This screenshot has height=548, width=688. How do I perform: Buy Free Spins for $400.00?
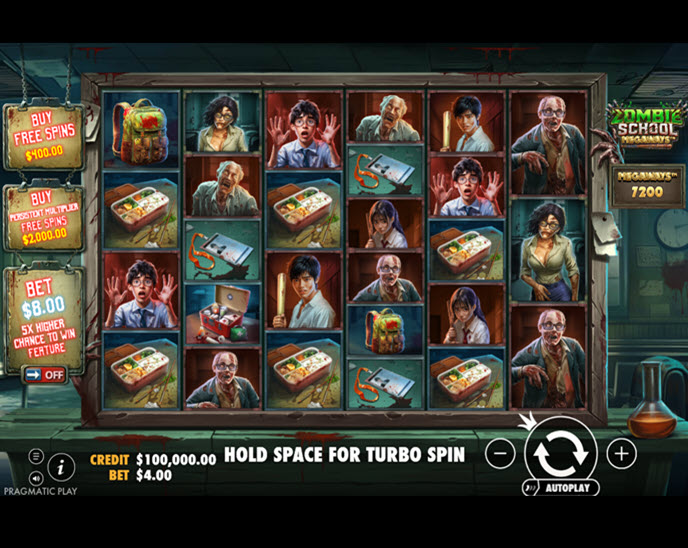tap(43, 136)
